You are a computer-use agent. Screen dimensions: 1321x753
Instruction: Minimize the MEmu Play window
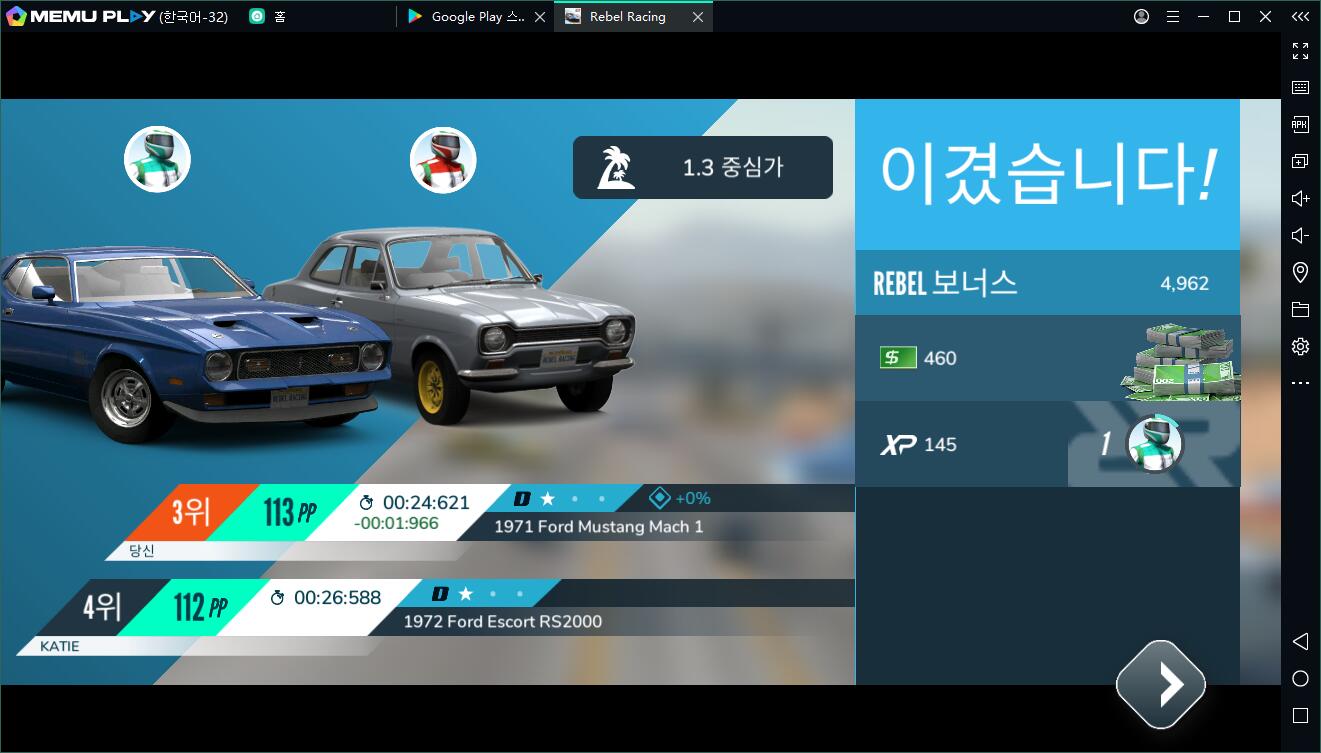click(1205, 17)
